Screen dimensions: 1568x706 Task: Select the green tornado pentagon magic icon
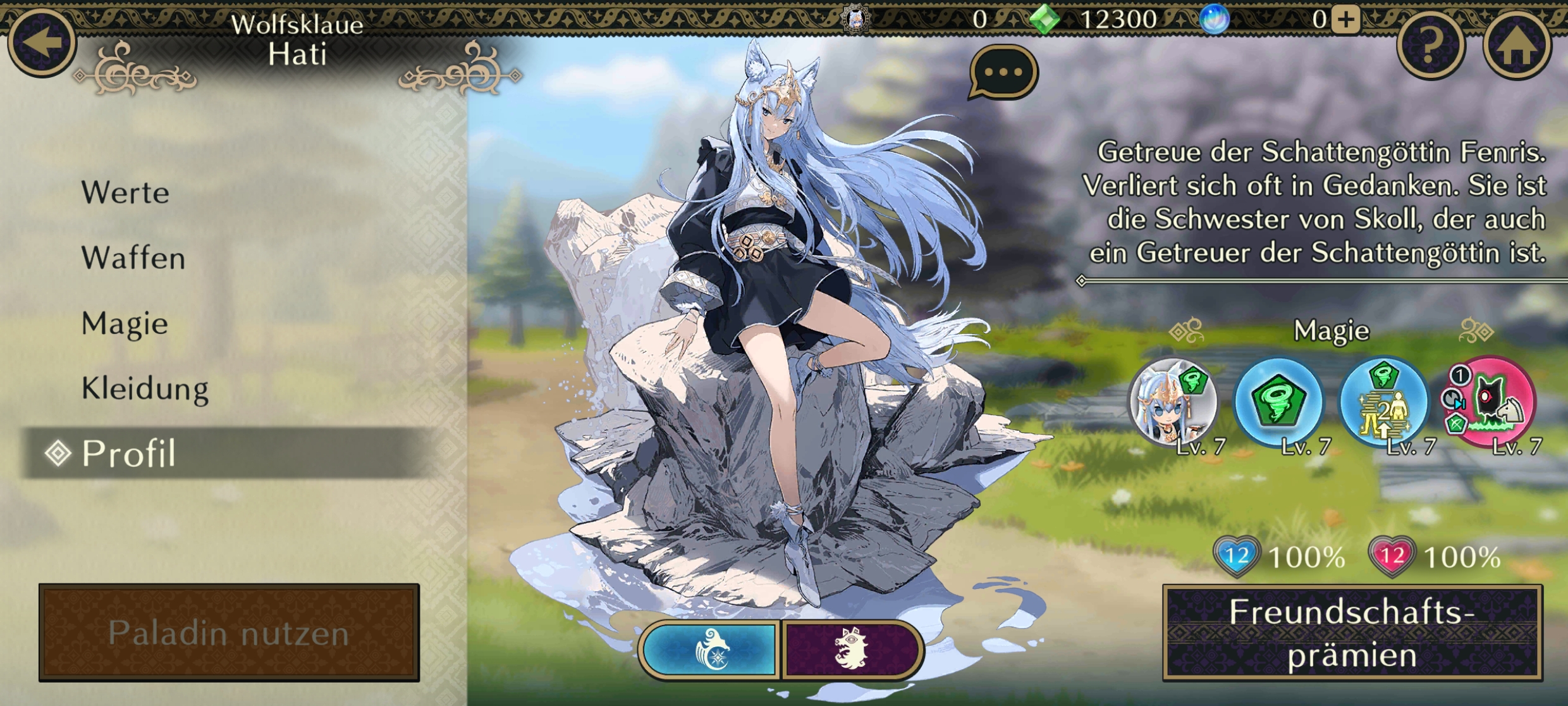pyautogui.click(x=1278, y=402)
